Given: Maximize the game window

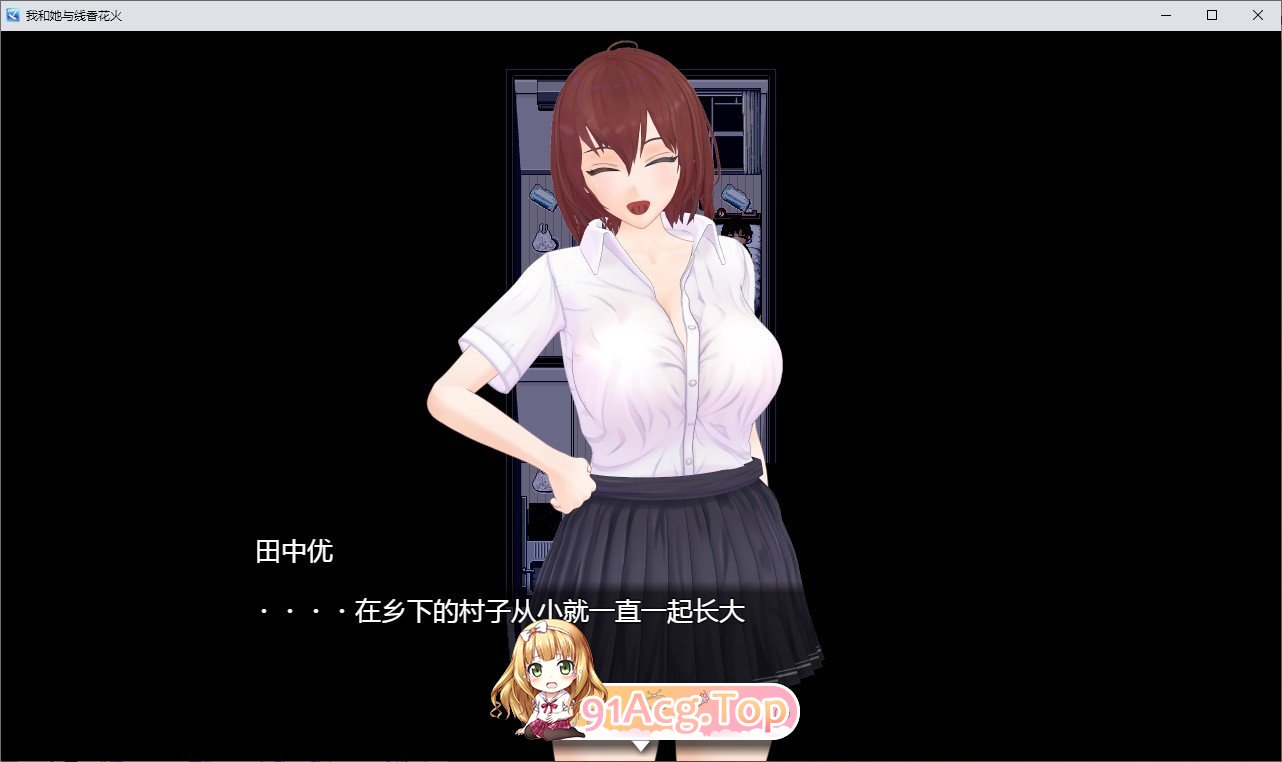Looking at the screenshot, I should pyautogui.click(x=1210, y=15).
